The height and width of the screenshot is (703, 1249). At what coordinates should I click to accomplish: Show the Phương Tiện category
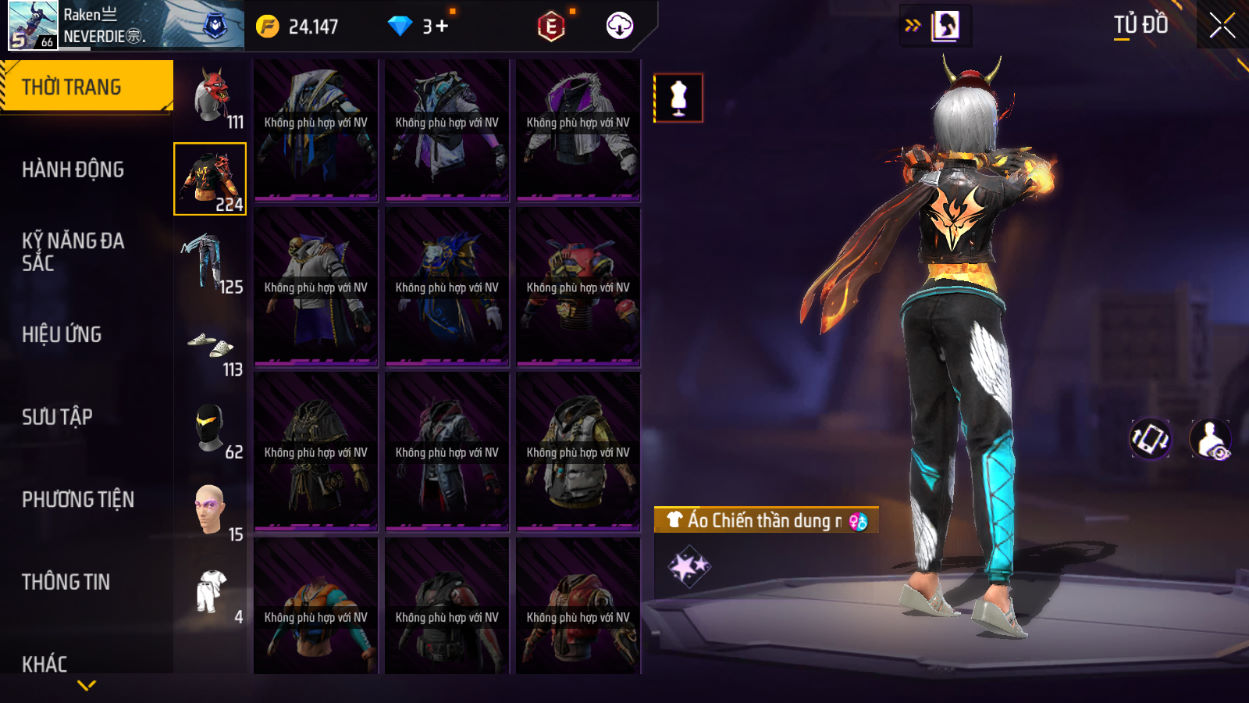click(x=78, y=500)
